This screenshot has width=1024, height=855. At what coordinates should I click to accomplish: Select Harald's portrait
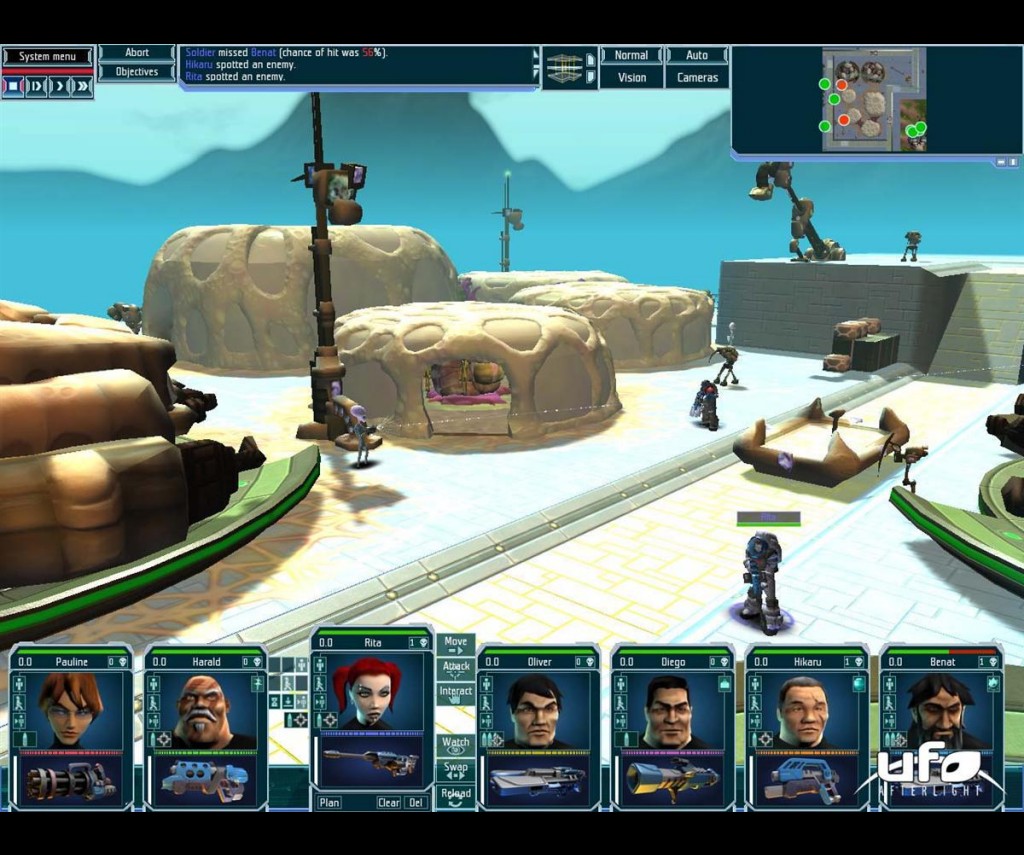click(x=203, y=709)
